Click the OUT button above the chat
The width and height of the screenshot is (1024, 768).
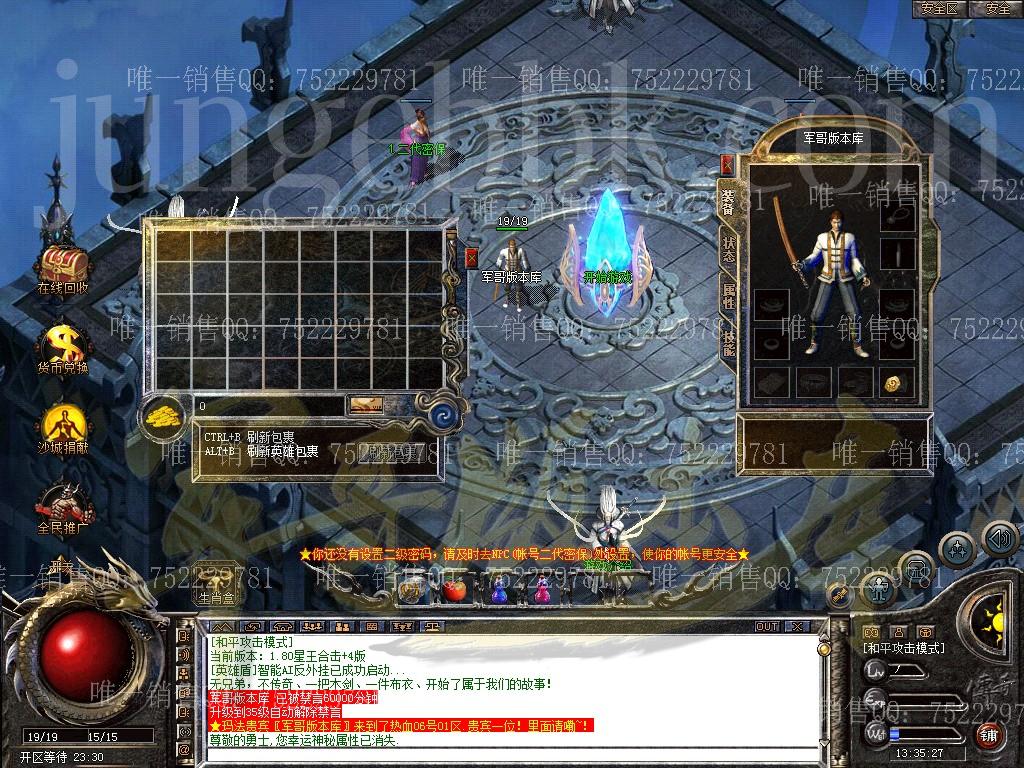point(766,627)
